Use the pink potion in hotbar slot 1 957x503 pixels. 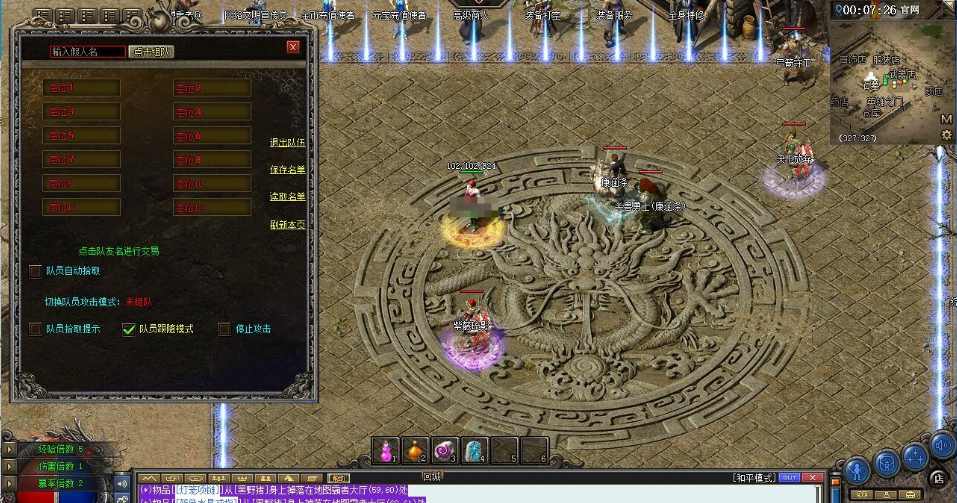coord(386,450)
